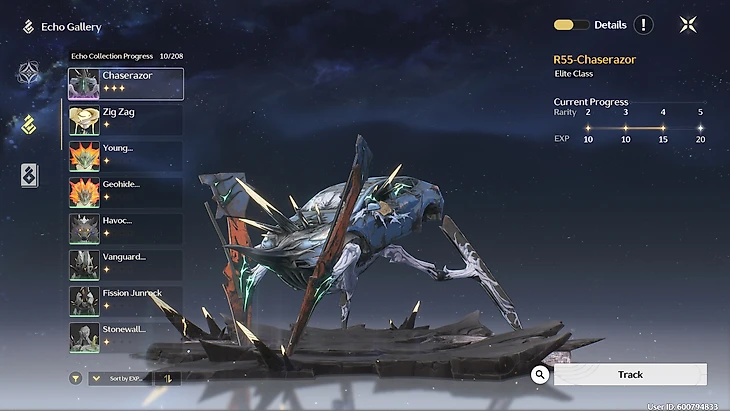Switch to the top diamond-shaped side tab
730x411 pixels.
pyautogui.click(x=29, y=73)
